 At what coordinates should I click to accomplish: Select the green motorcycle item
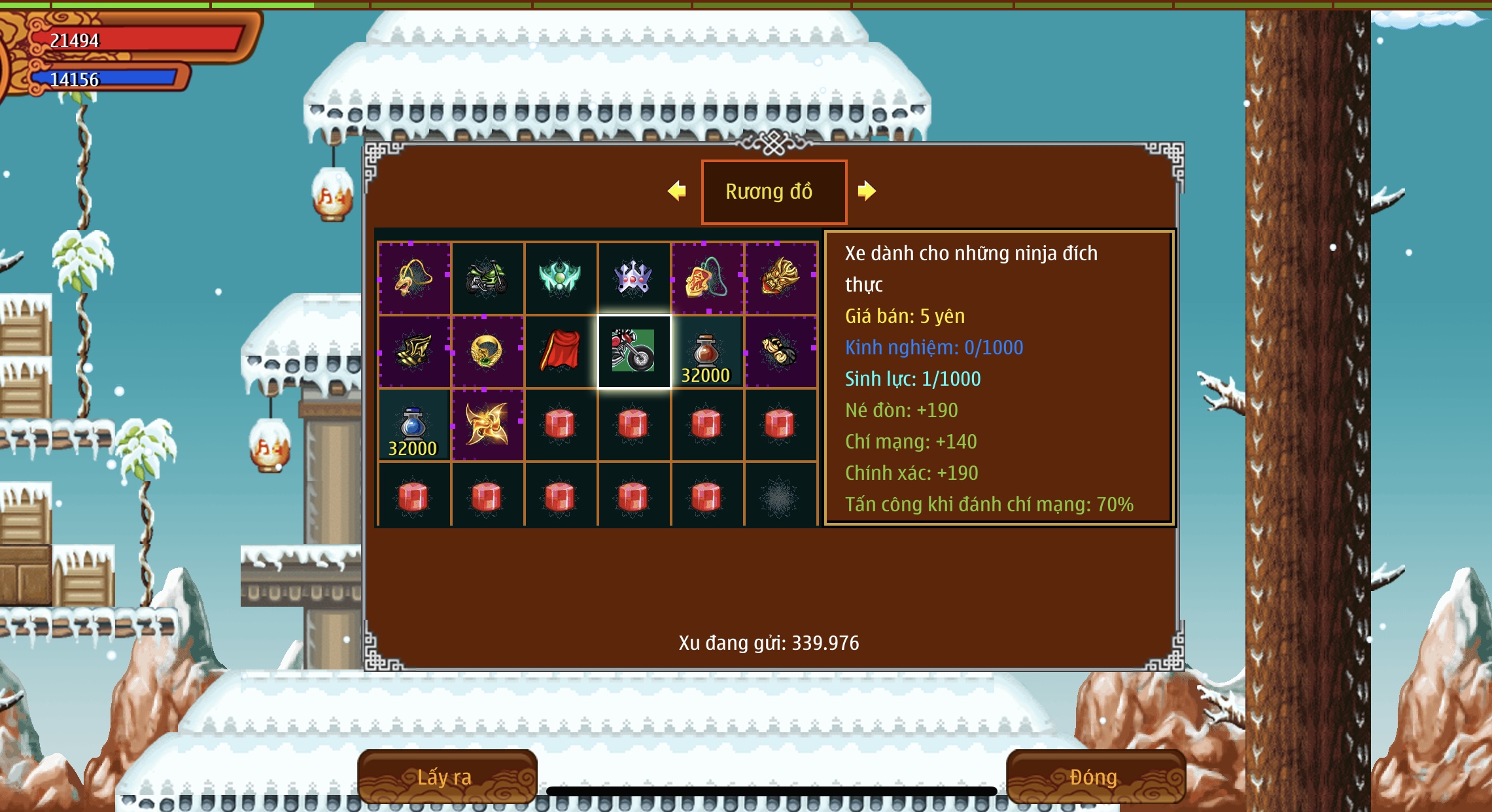point(487,278)
